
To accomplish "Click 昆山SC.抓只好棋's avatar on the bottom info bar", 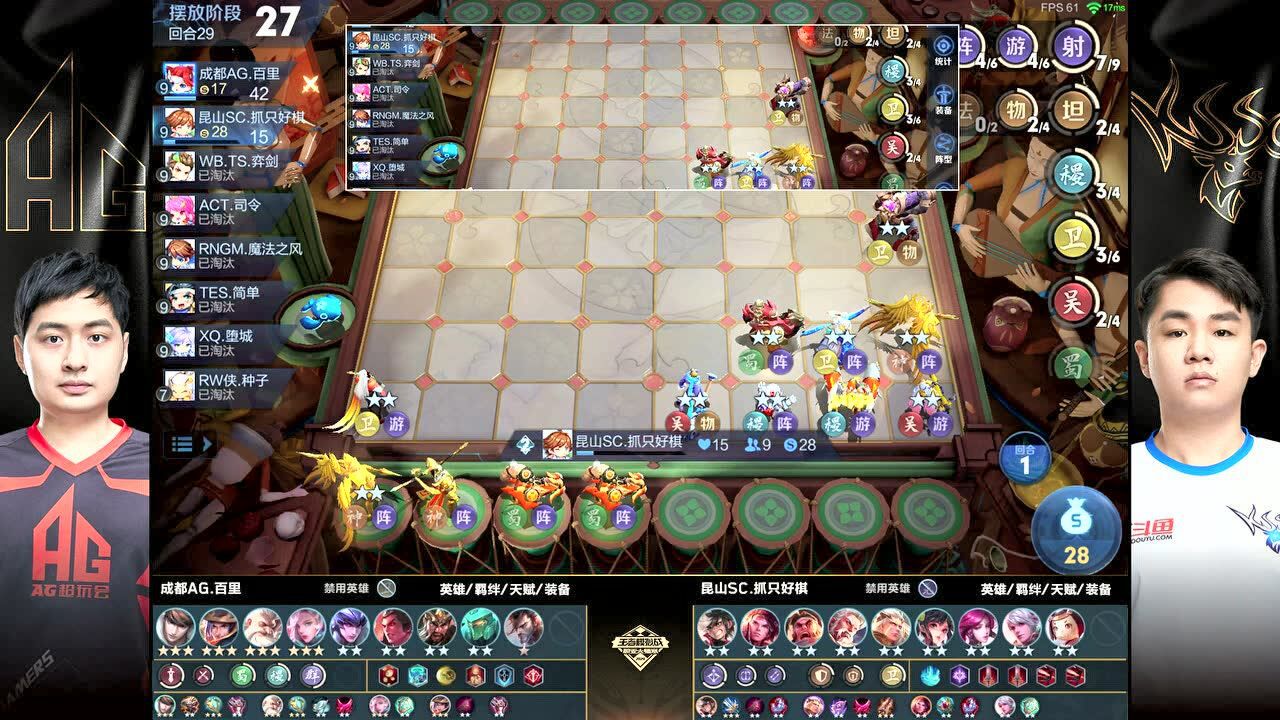I will (x=557, y=444).
